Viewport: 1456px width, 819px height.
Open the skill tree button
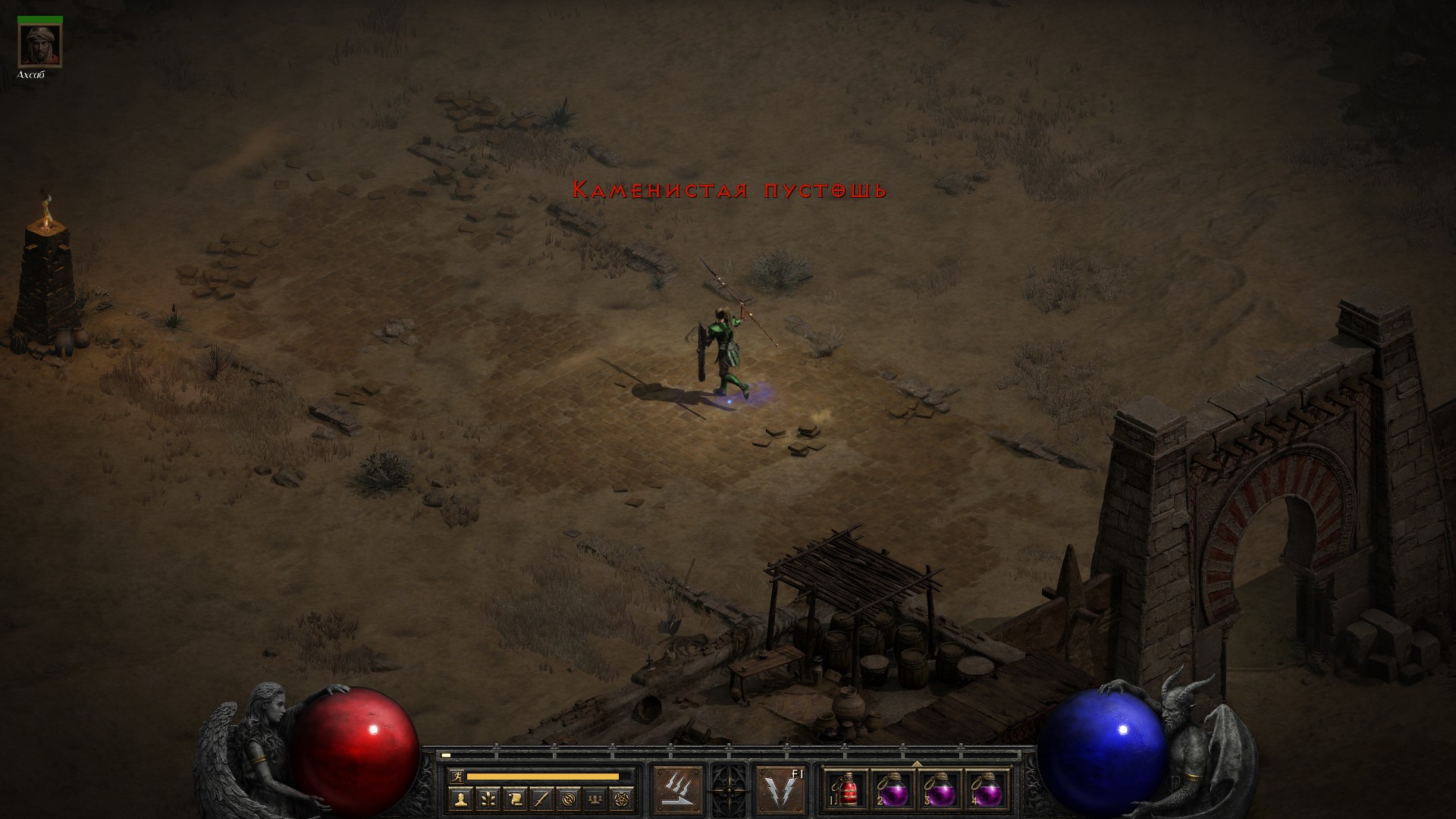pyautogui.click(x=488, y=798)
